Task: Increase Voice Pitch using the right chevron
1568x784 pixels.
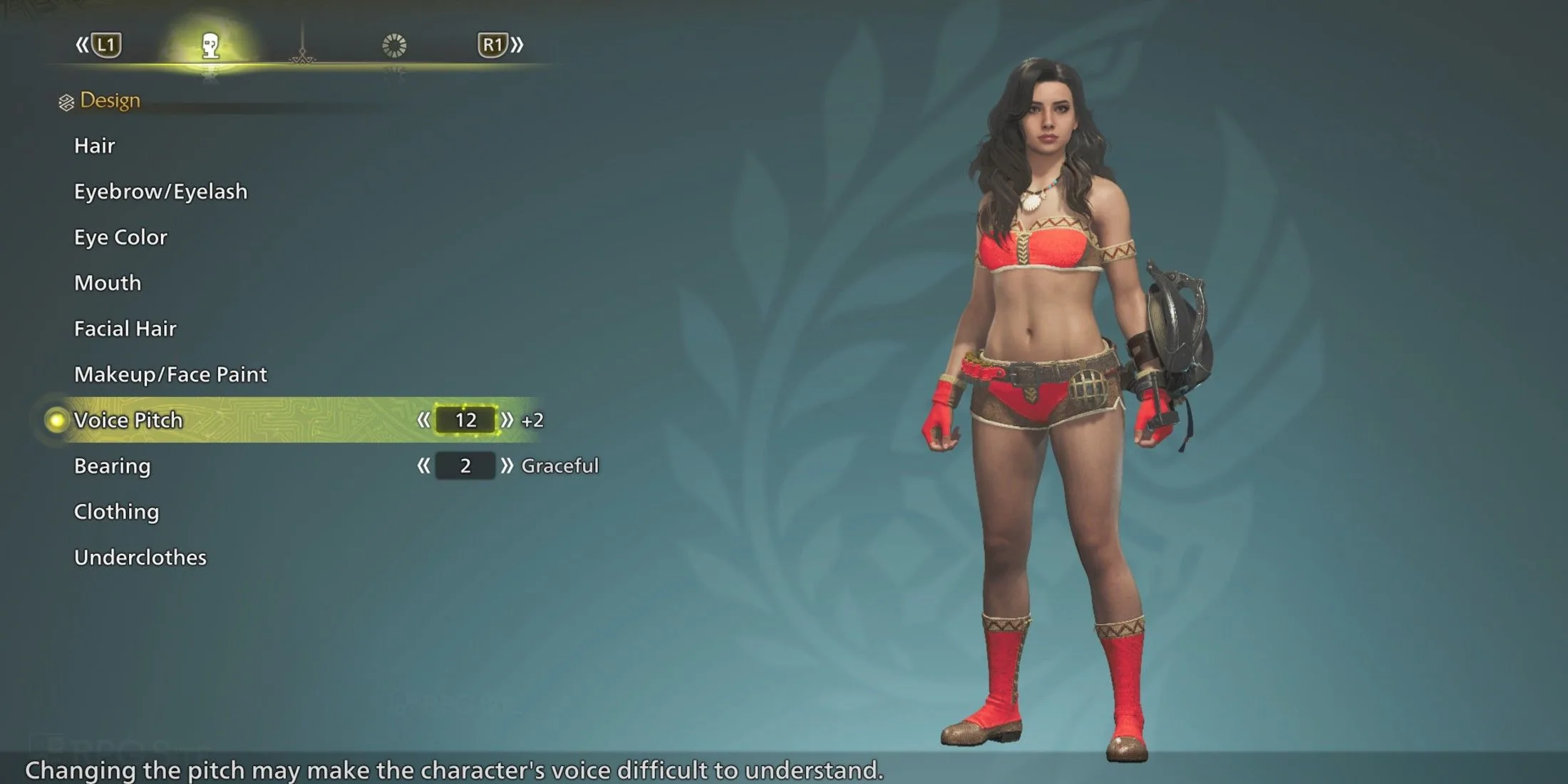Action: coord(507,420)
